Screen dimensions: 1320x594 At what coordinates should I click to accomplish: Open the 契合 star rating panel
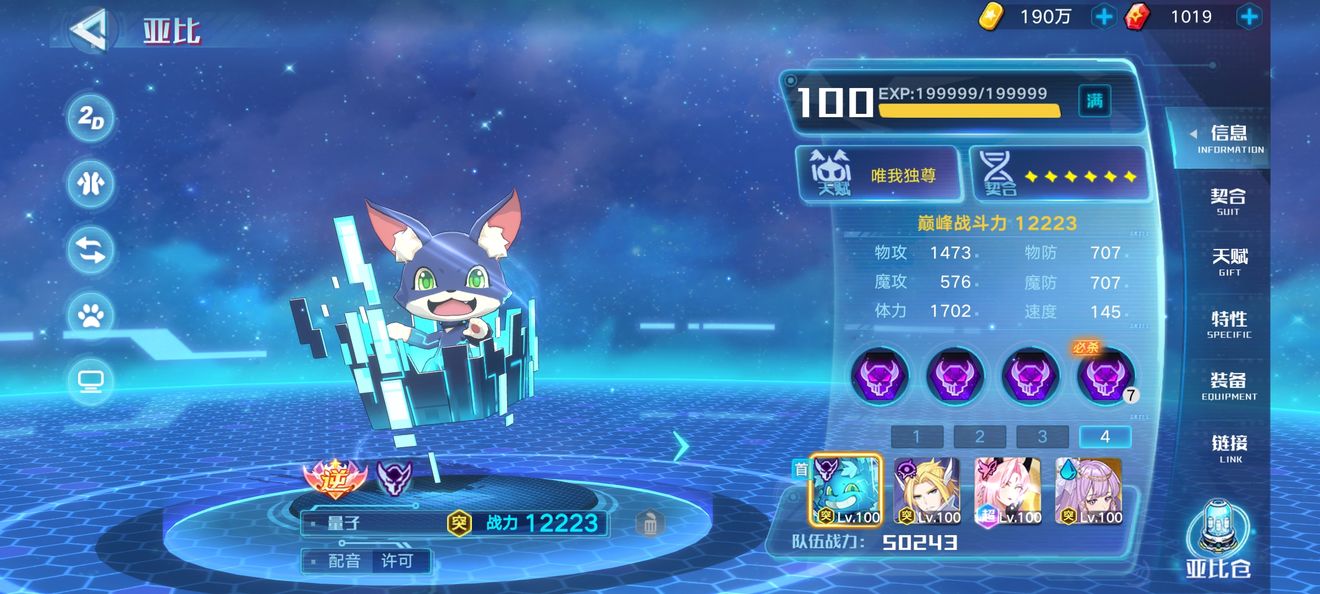tap(1058, 175)
